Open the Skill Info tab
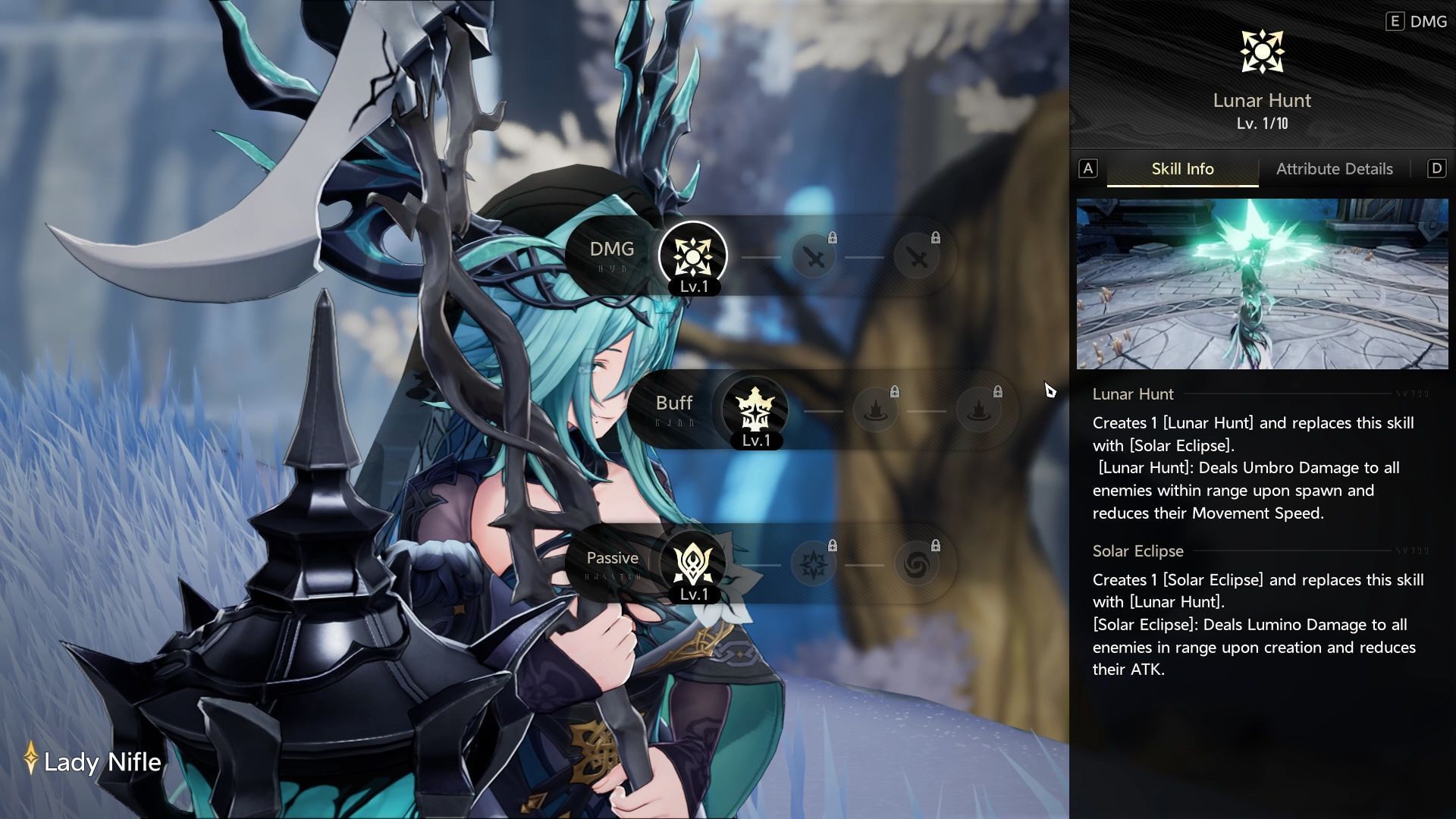The height and width of the screenshot is (819, 1456). [x=1182, y=169]
